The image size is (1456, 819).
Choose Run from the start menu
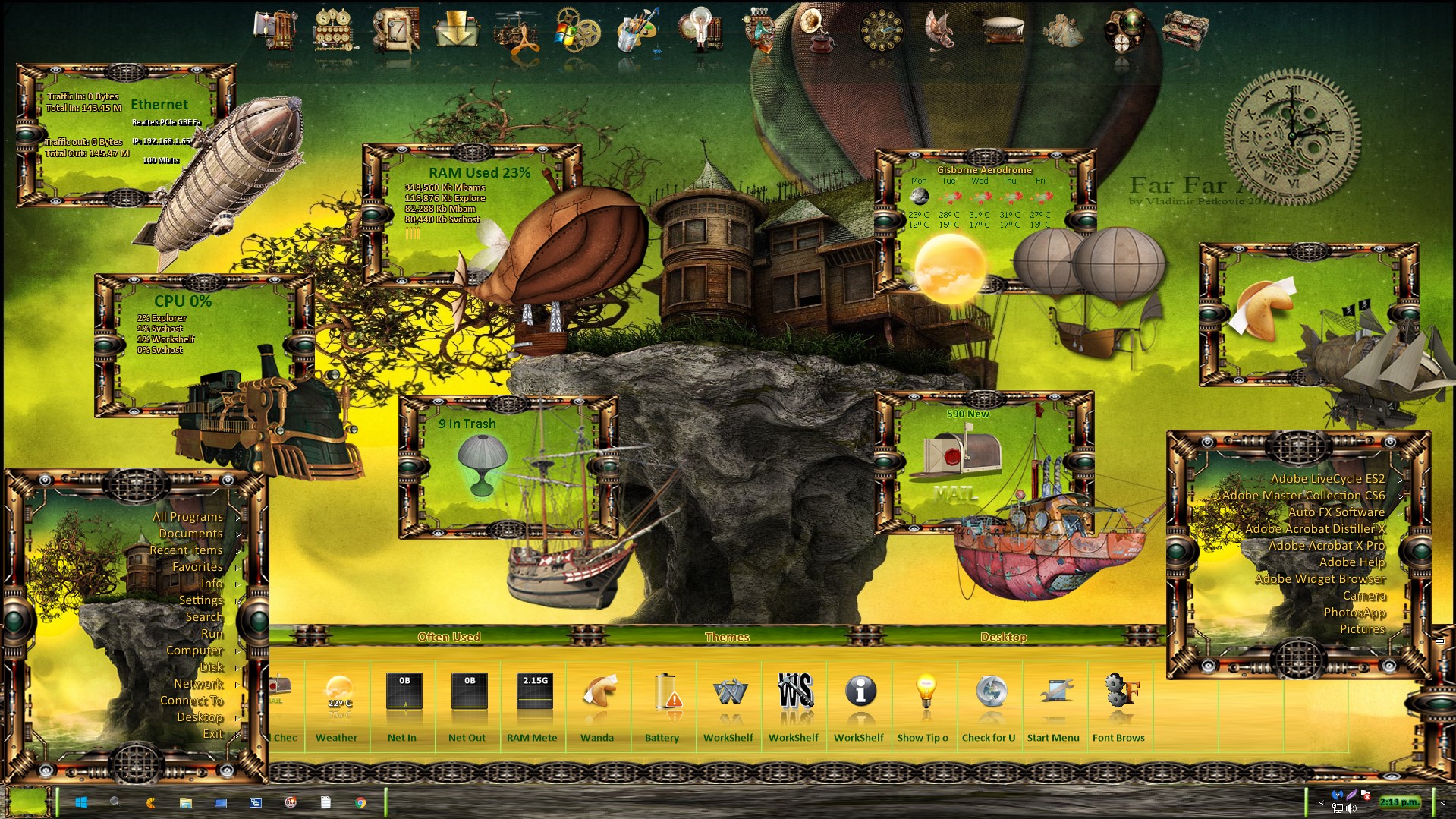coord(212,634)
